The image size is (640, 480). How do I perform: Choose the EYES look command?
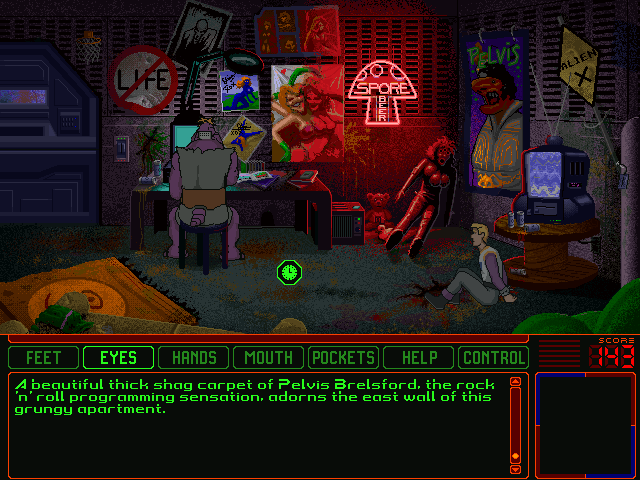tap(118, 357)
